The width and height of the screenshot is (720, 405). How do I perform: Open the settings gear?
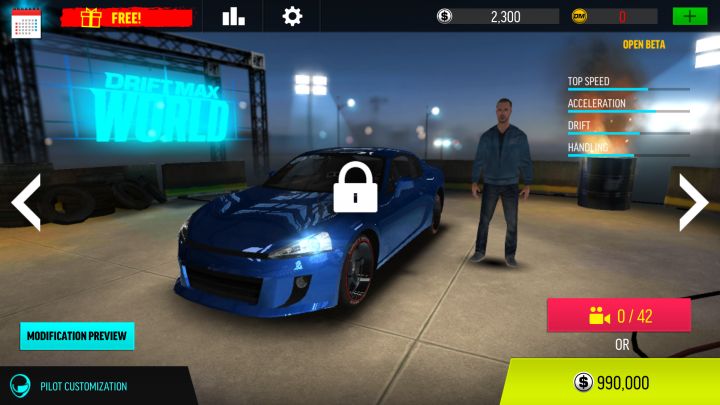pyautogui.click(x=292, y=16)
